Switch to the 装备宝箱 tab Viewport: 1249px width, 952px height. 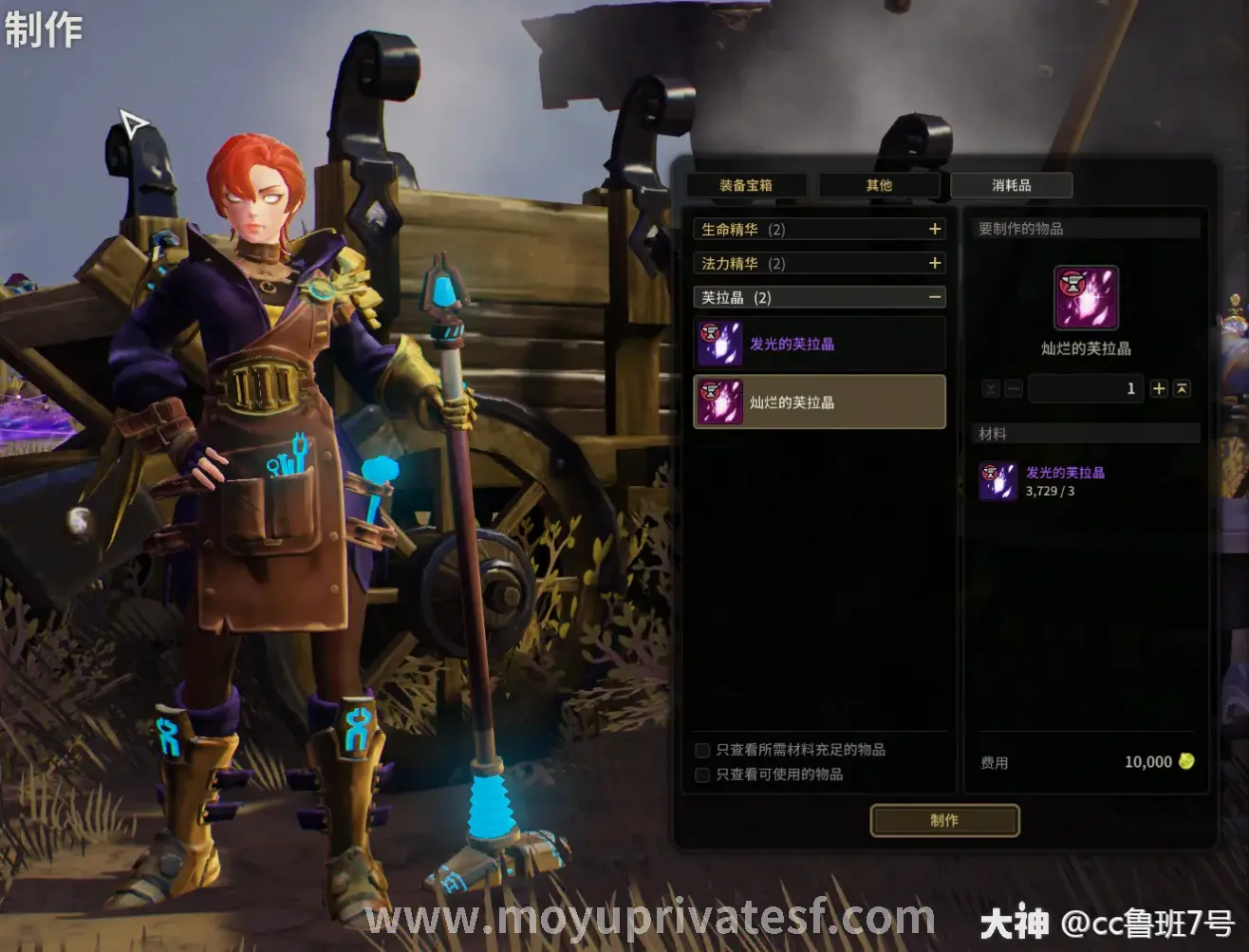[x=746, y=185]
